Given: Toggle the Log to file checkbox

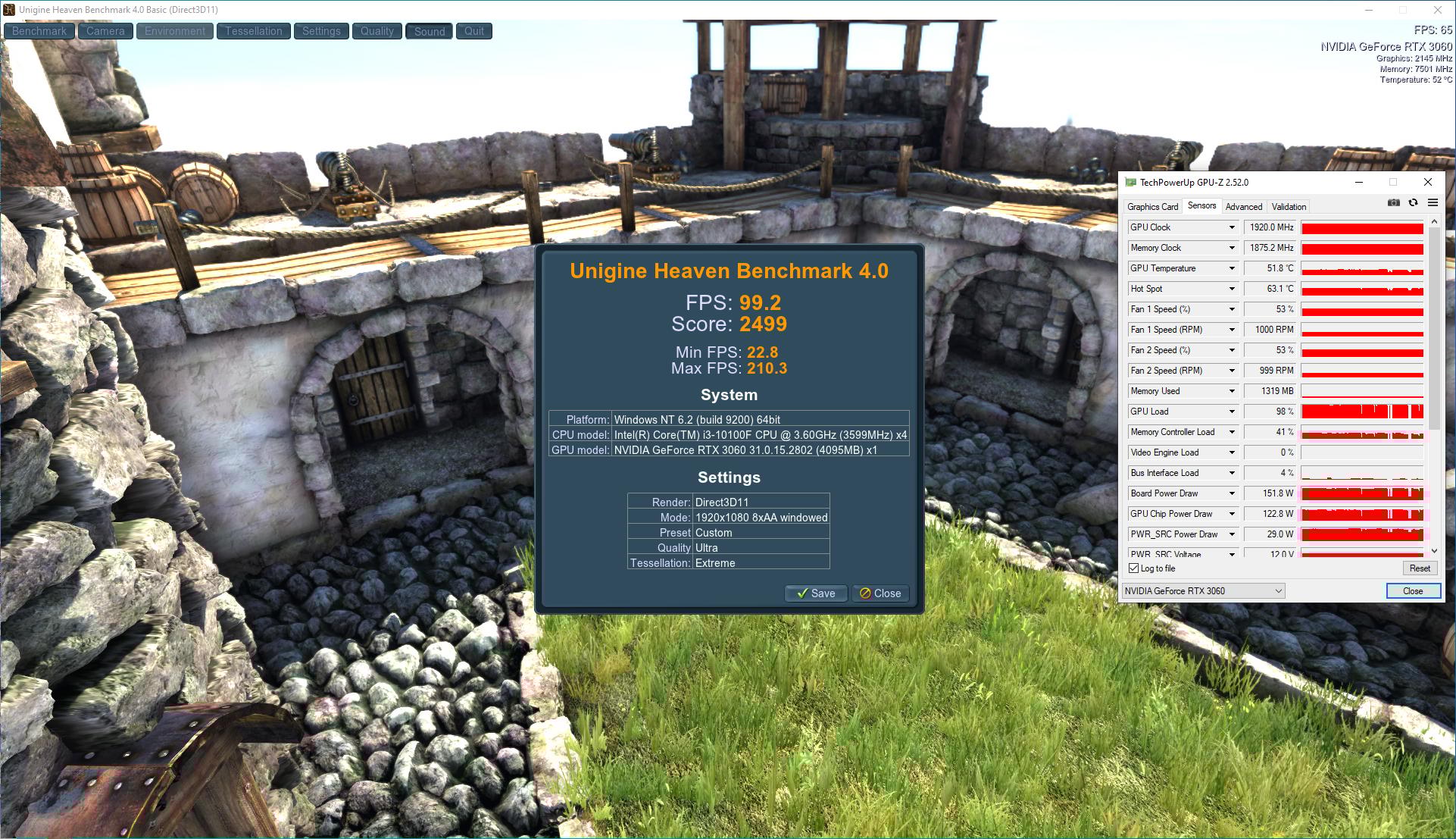Looking at the screenshot, I should click(1134, 568).
